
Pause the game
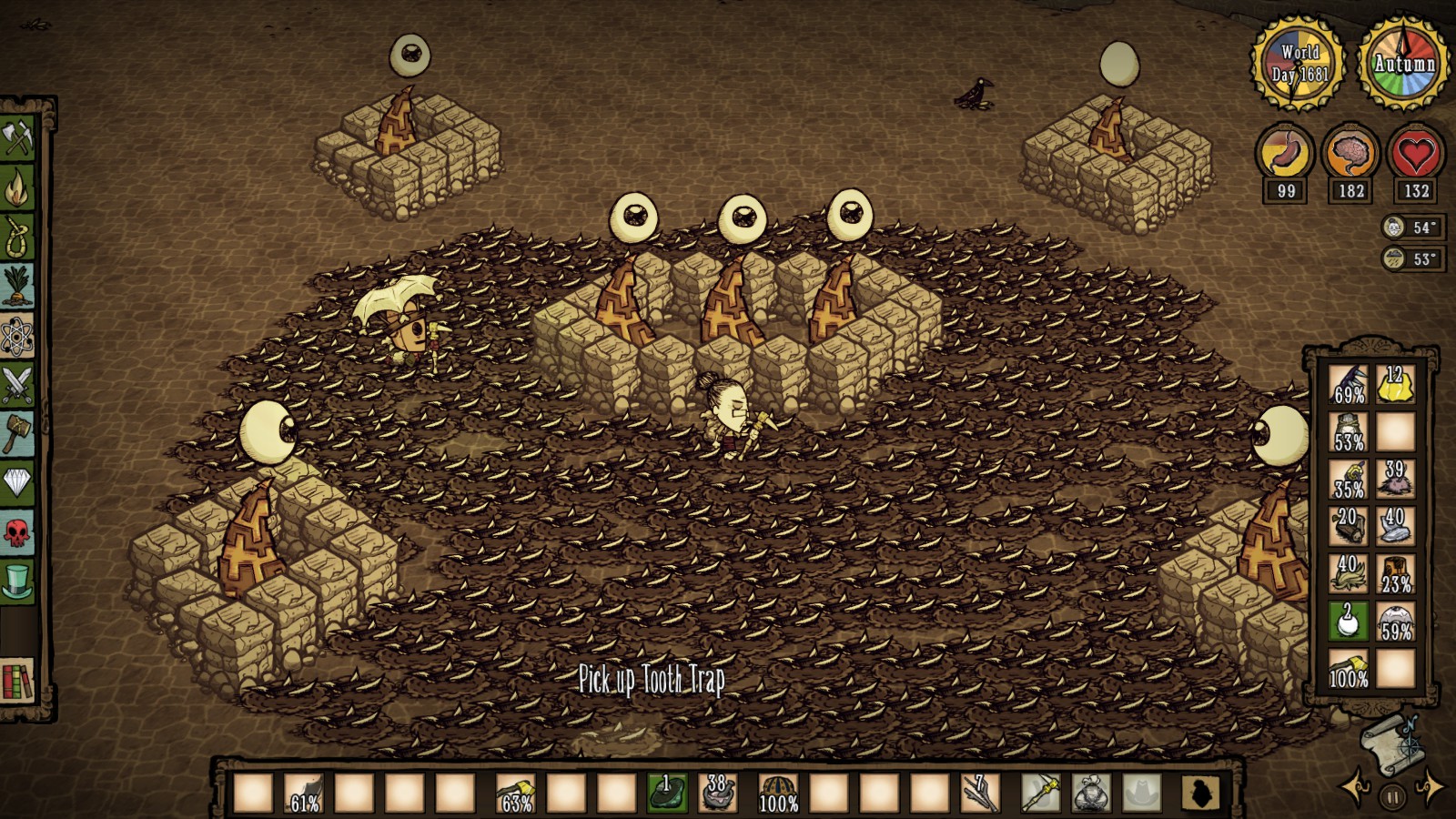click(x=1392, y=797)
